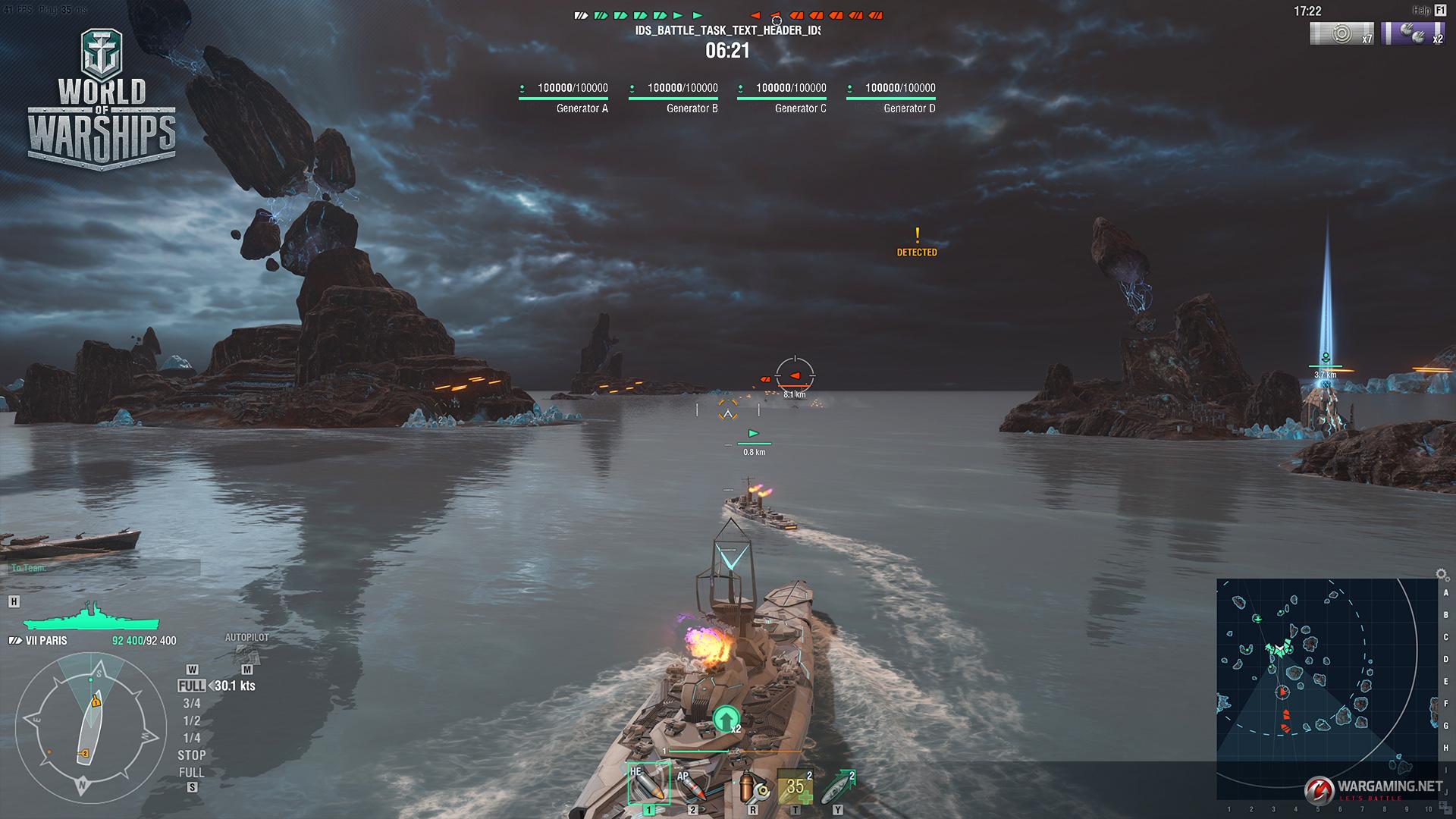
Task: Activate the Damage Control Party consumable
Action: pyautogui.click(x=753, y=789)
